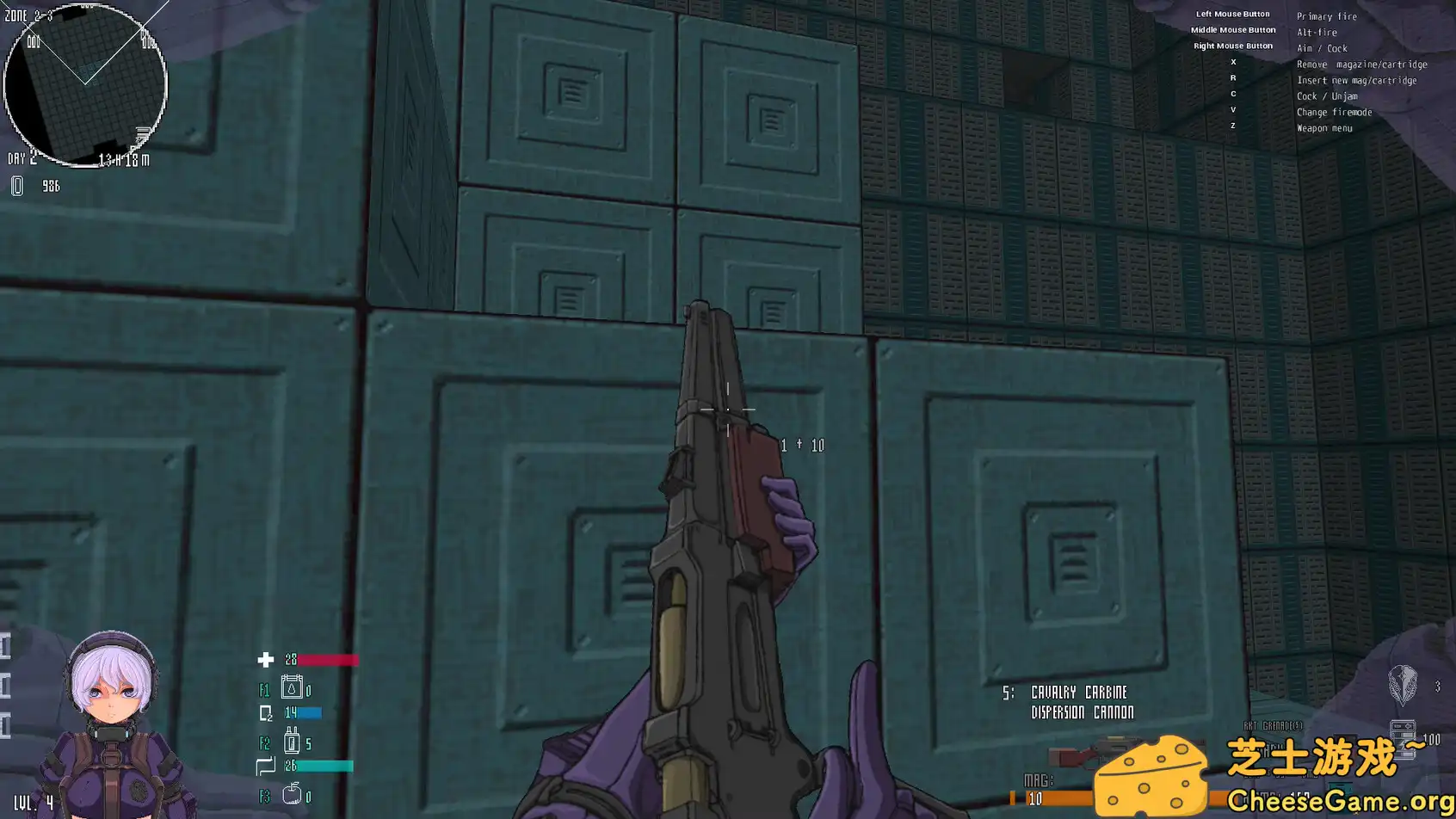
Task: Select the feather trophy icon showing 3
Action: click(x=1402, y=687)
